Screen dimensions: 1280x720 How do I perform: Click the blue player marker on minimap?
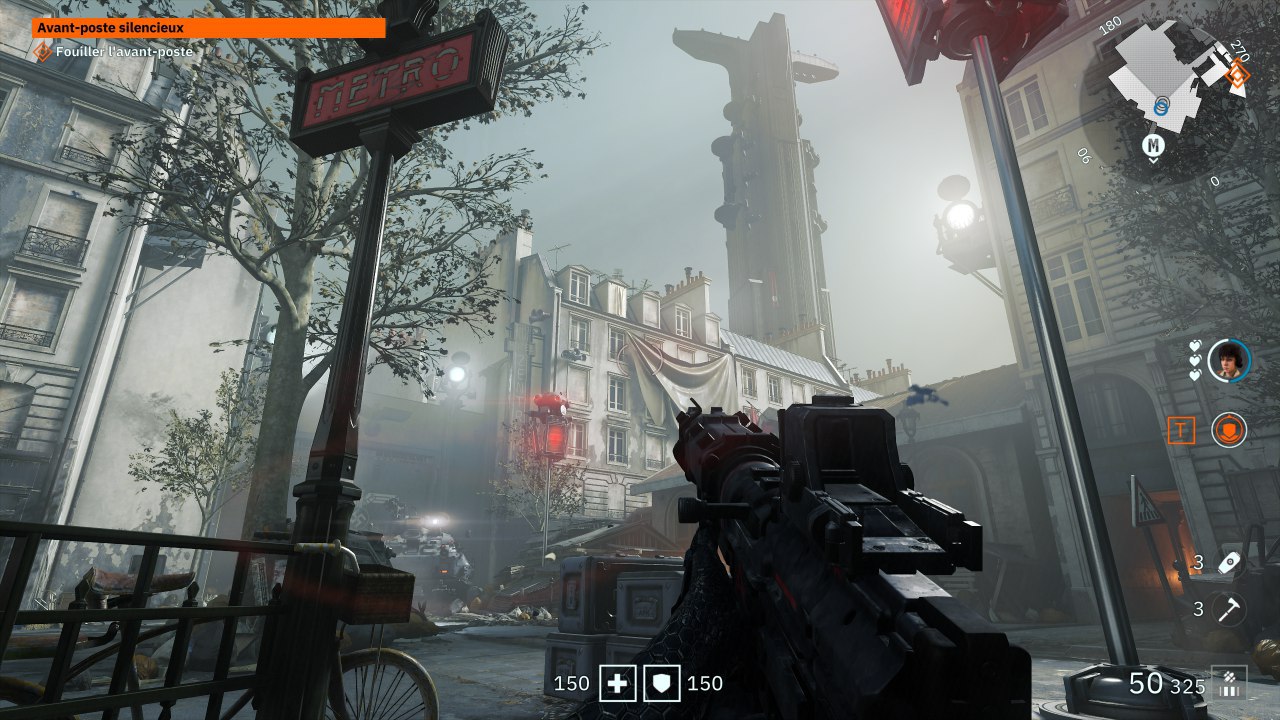pyautogui.click(x=1161, y=103)
